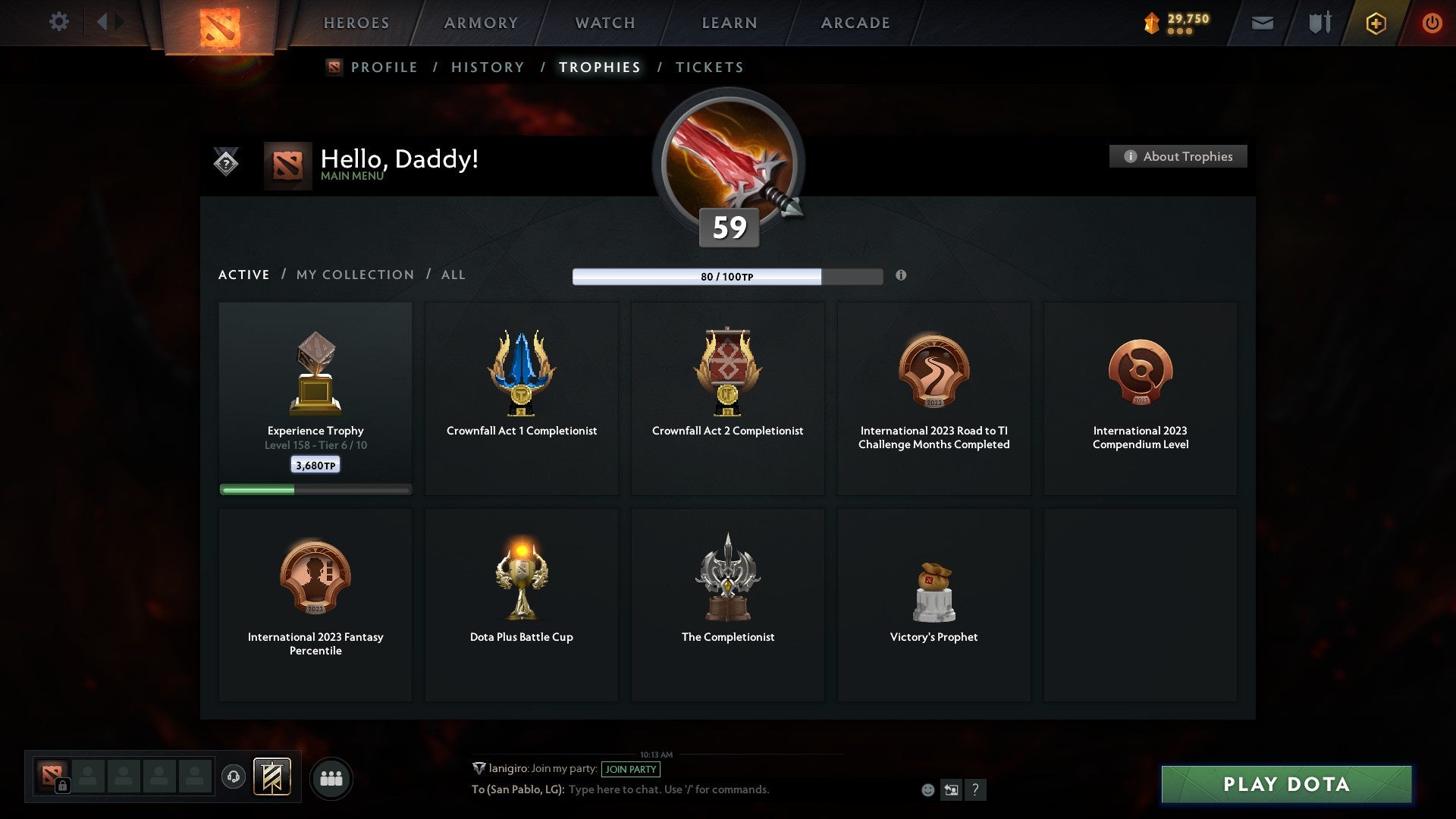Open the settings gear icon
The image size is (1456, 819).
(x=59, y=22)
